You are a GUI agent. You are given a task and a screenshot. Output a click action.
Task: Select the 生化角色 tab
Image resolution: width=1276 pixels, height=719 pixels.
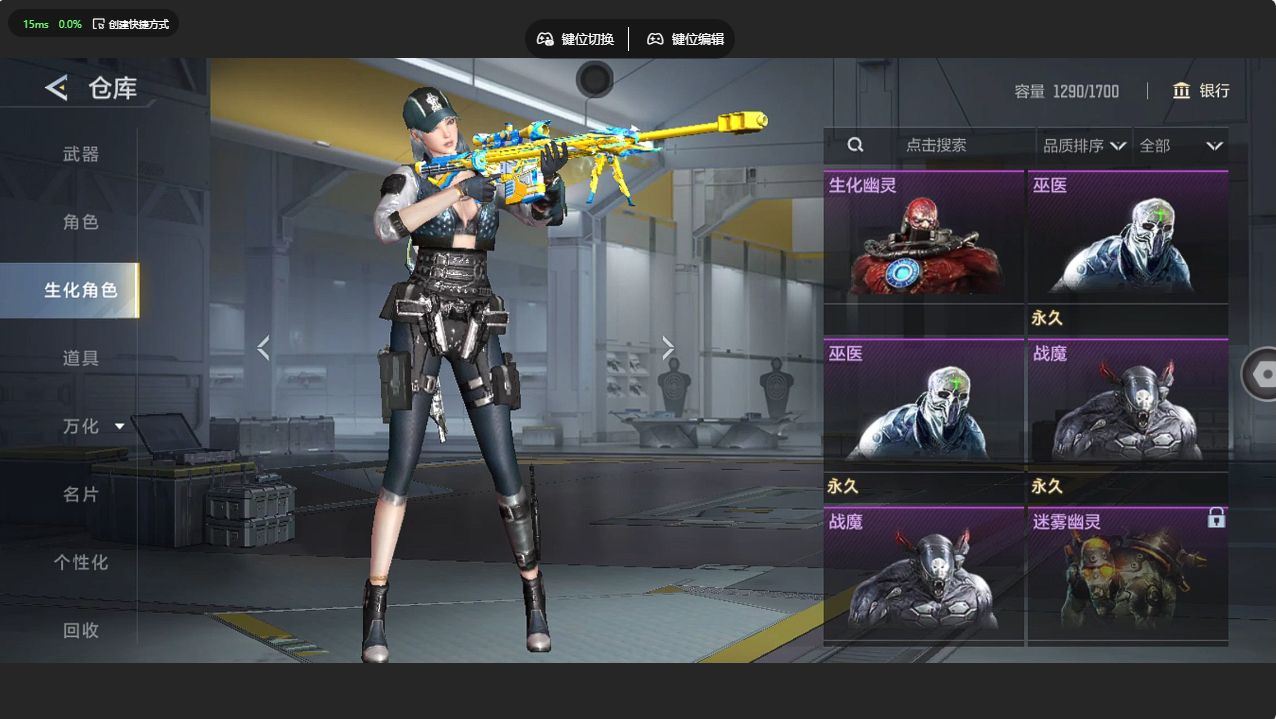[x=80, y=290]
